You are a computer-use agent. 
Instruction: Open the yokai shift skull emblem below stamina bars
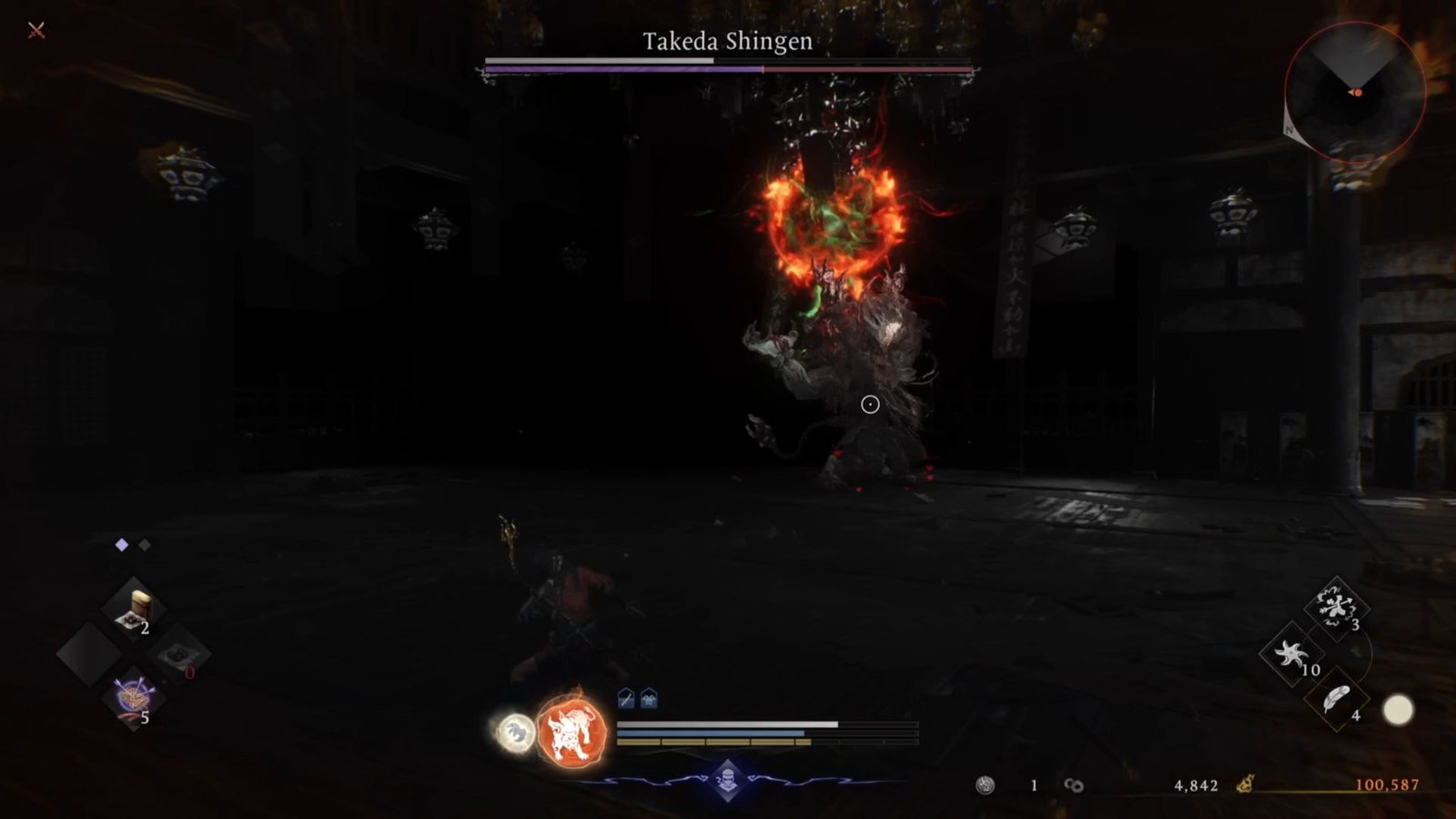pyautogui.click(x=728, y=780)
